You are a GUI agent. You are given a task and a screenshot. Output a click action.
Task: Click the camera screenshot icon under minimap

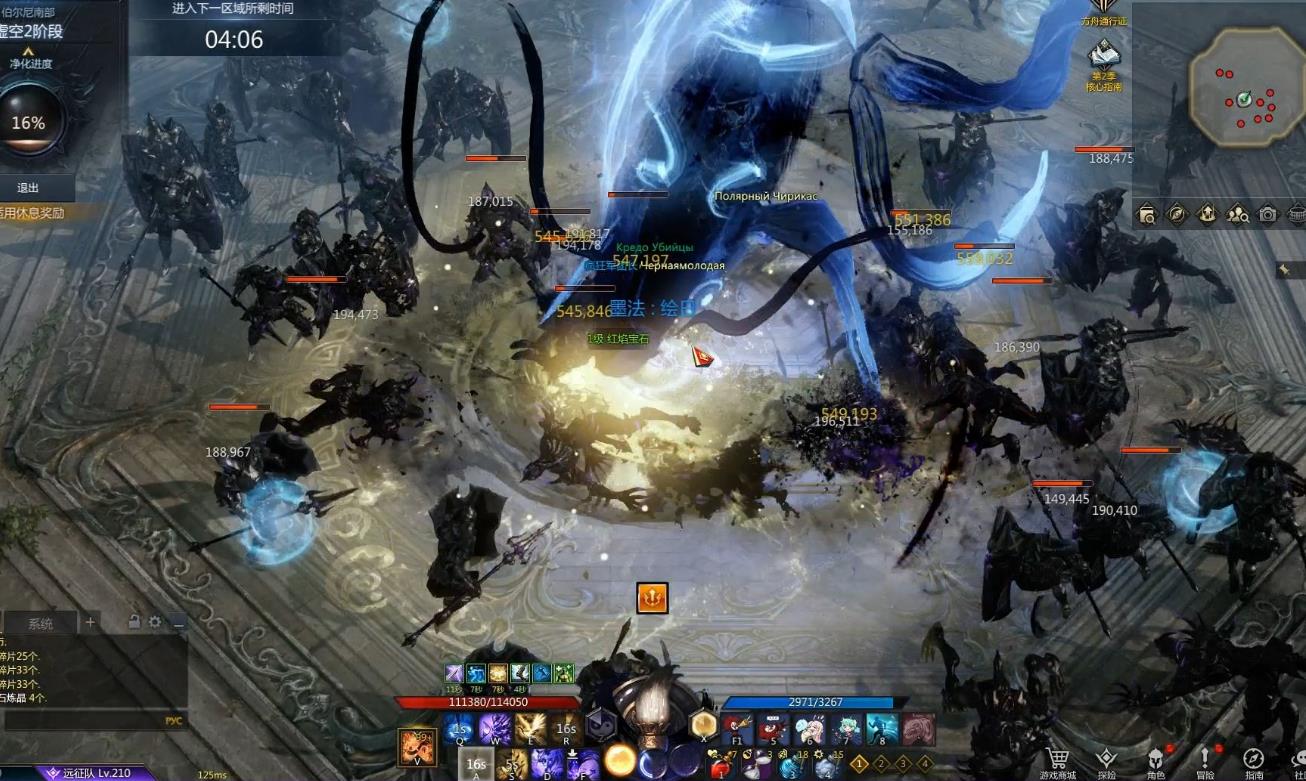1267,214
